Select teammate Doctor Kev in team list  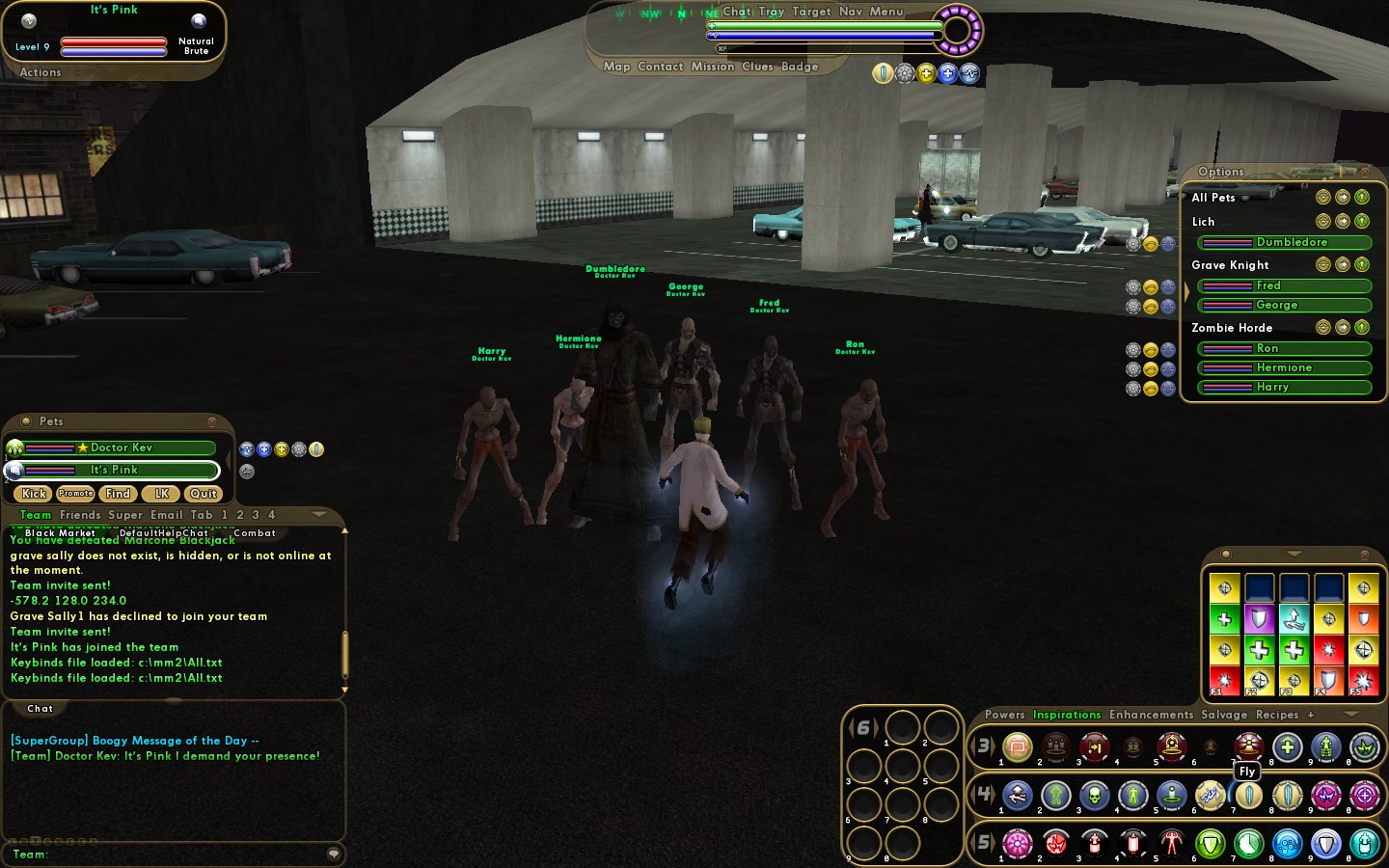coord(121,448)
